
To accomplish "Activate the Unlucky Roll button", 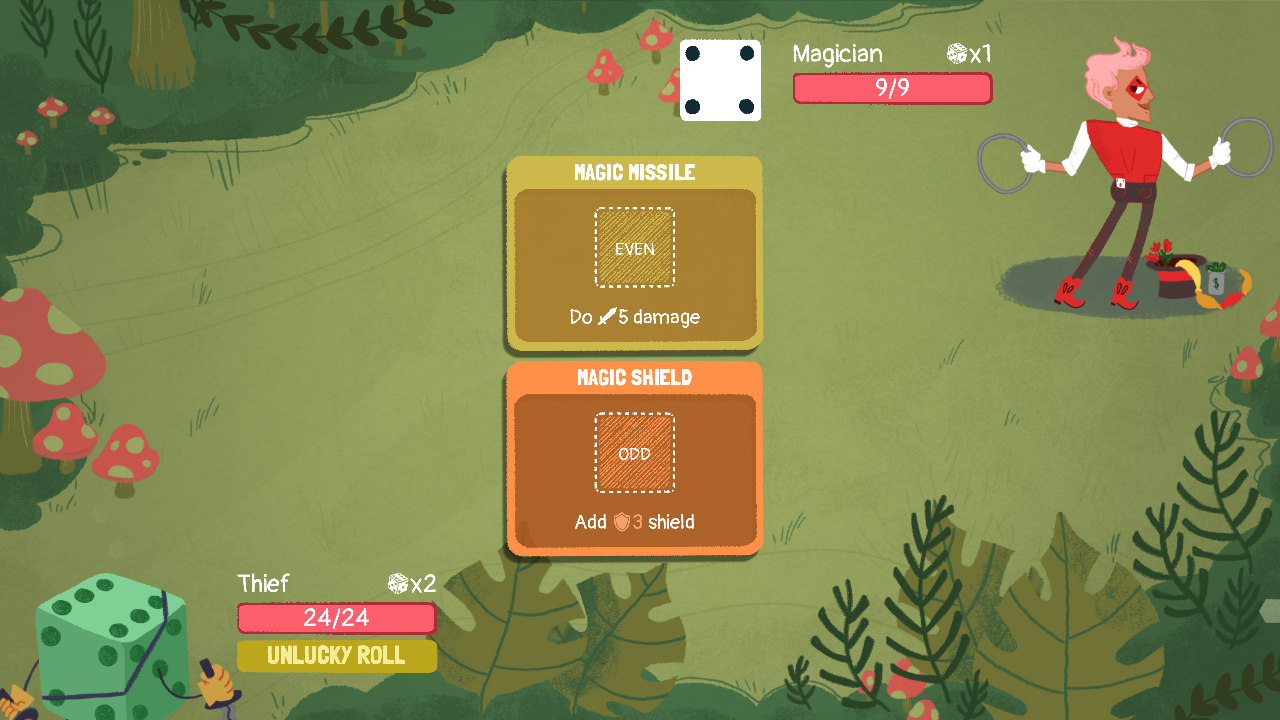I will 336,656.
